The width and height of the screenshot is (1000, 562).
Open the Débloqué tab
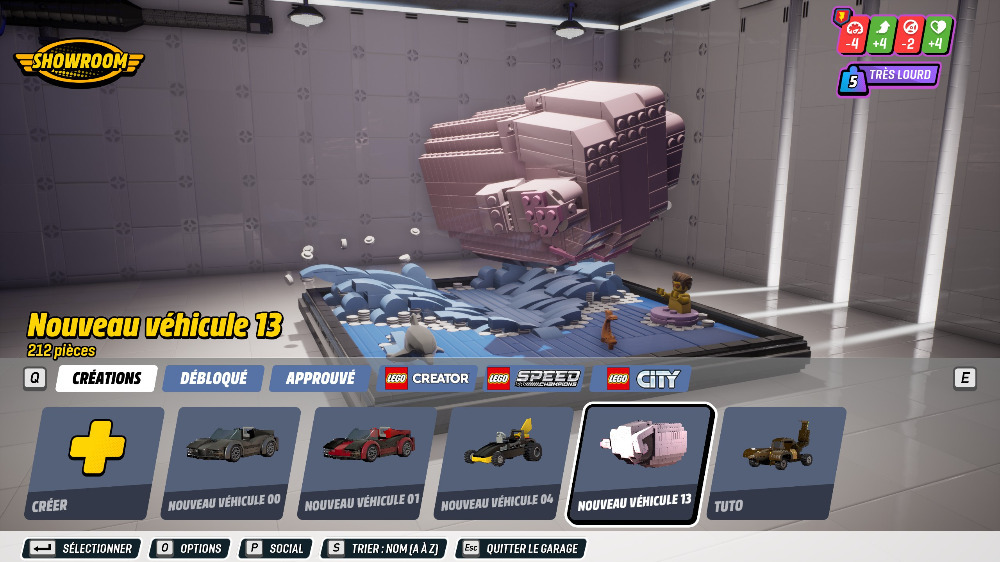[x=213, y=378]
